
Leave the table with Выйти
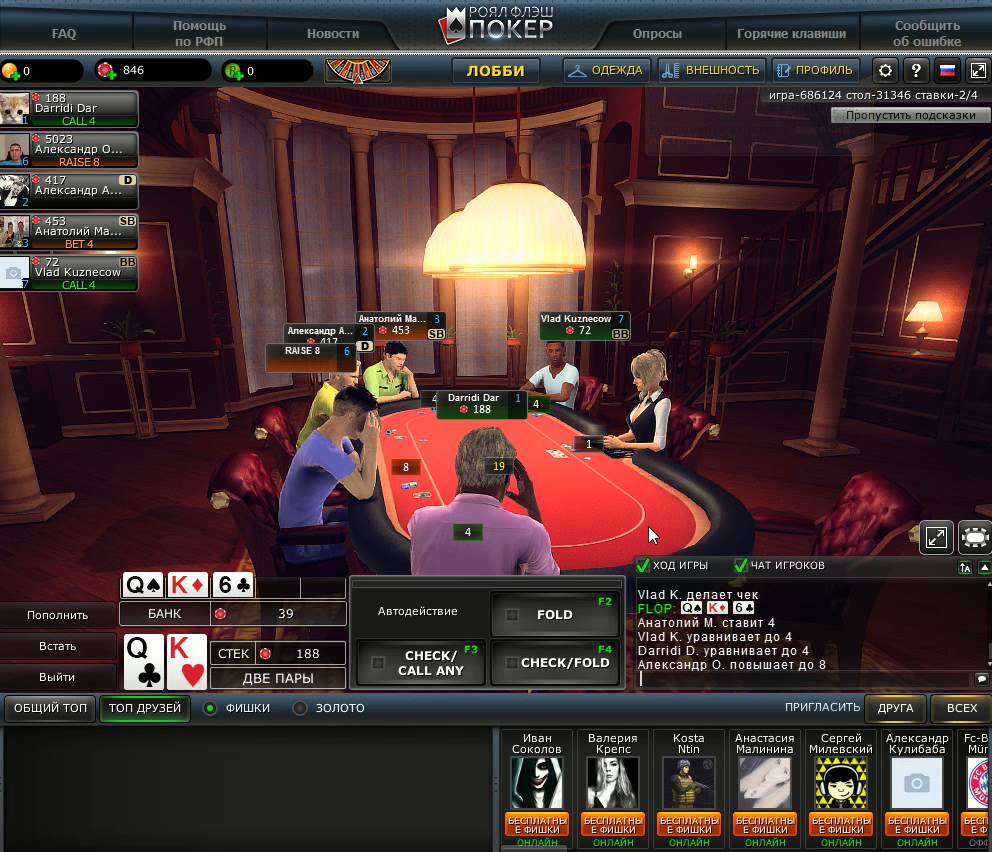pyautogui.click(x=58, y=677)
